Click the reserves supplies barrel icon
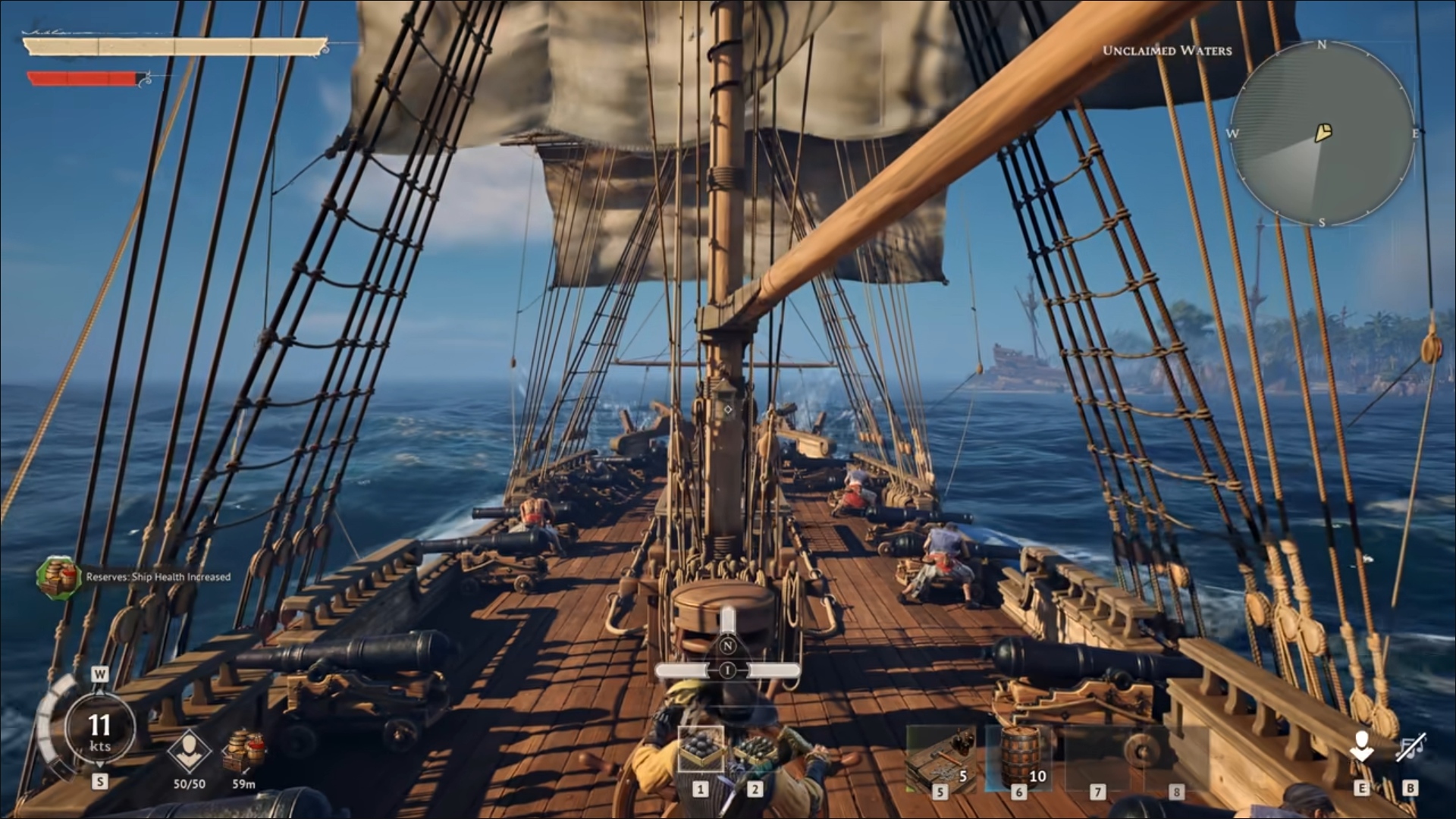 tap(243, 749)
